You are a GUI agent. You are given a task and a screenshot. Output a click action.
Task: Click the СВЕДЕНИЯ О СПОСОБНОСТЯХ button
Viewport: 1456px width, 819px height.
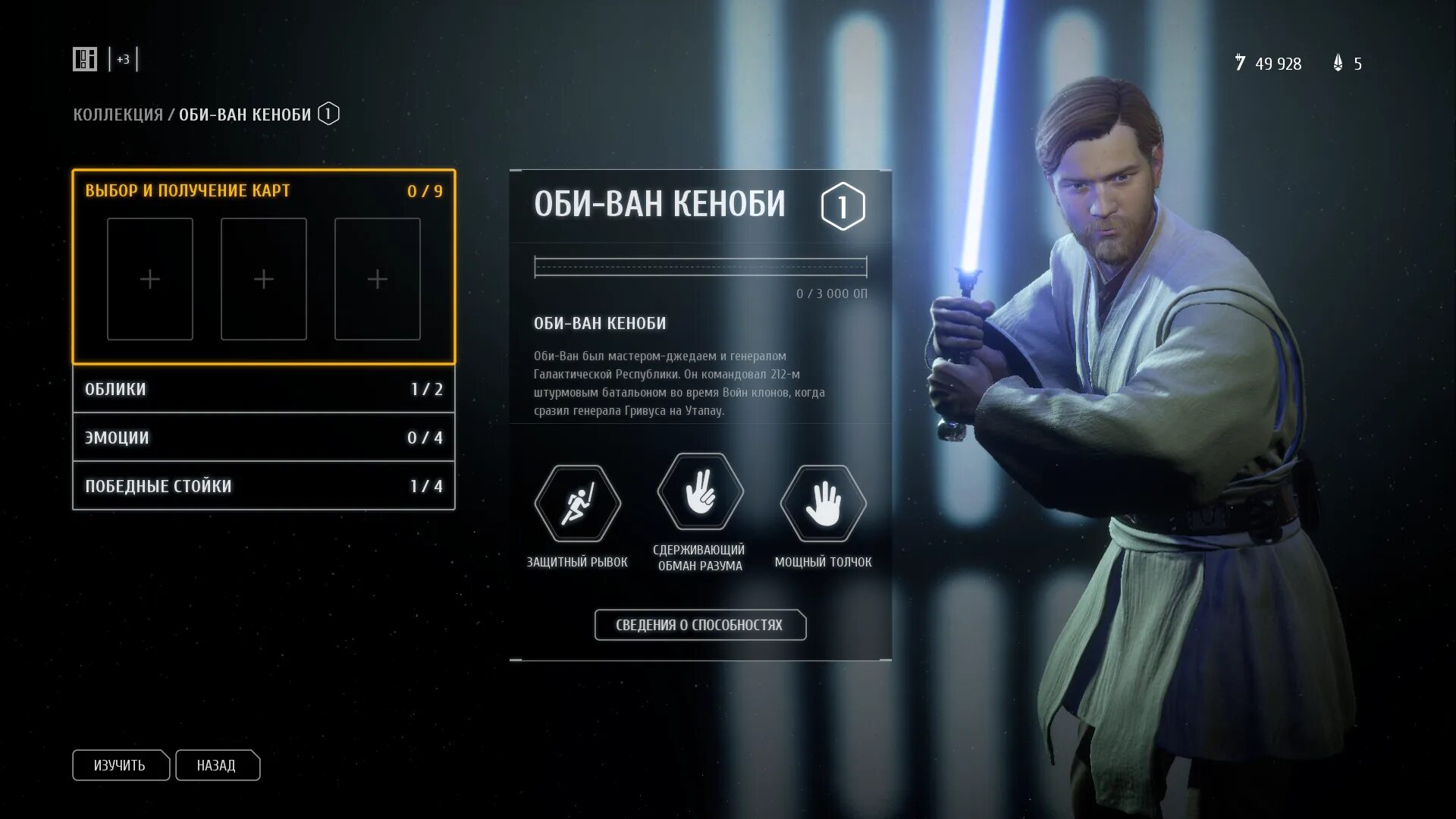(699, 625)
